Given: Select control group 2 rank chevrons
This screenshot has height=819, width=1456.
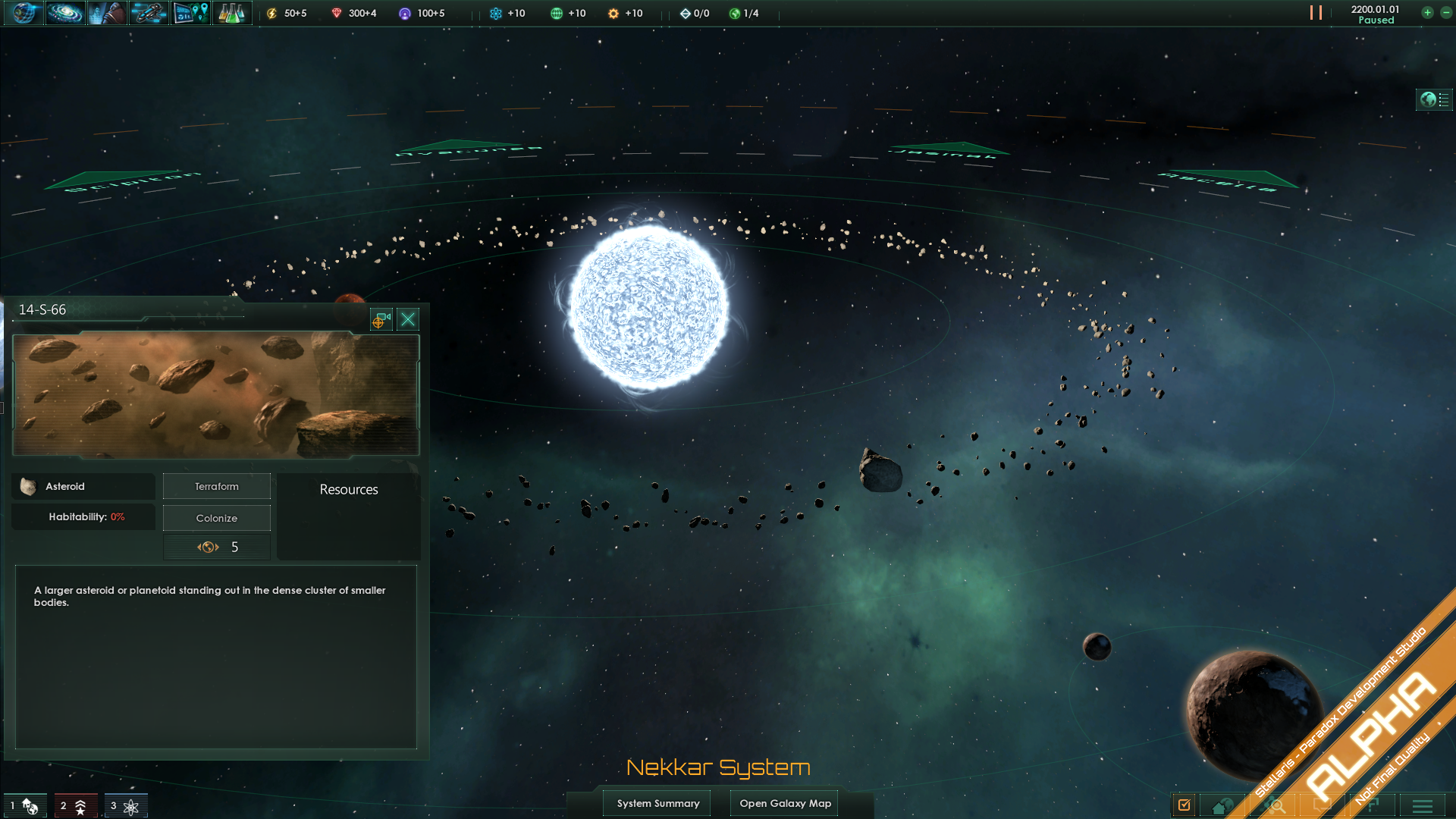Looking at the screenshot, I should [75, 806].
